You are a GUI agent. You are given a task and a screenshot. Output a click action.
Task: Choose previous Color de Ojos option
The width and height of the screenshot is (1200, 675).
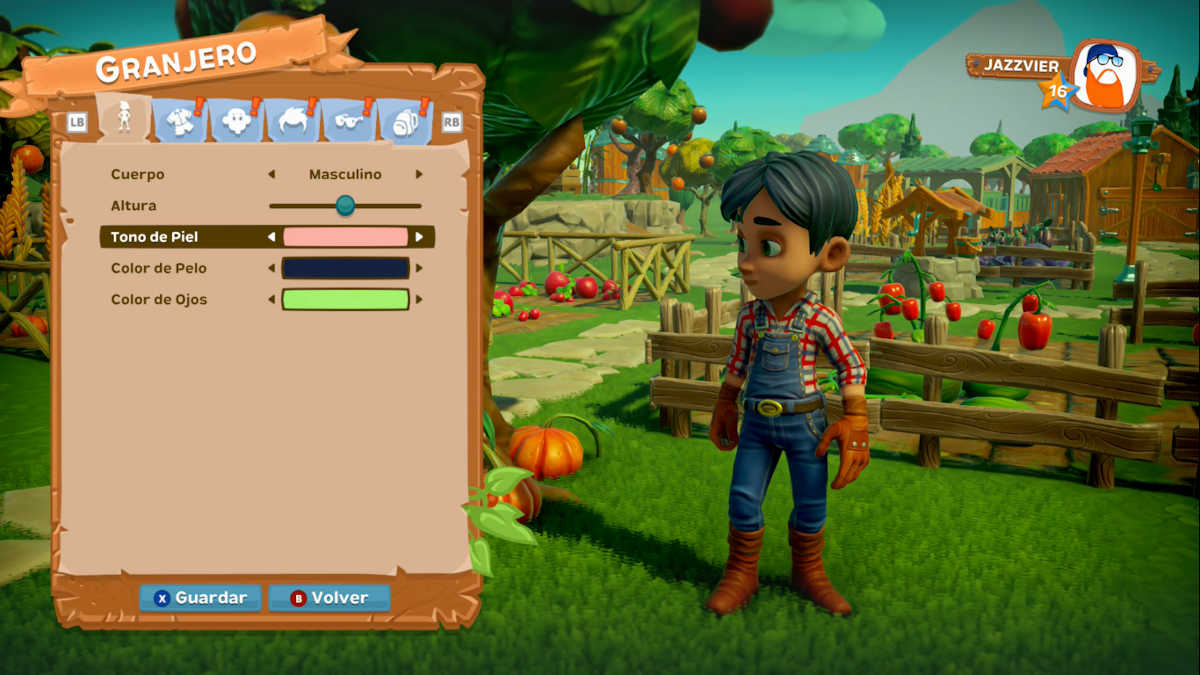271,299
